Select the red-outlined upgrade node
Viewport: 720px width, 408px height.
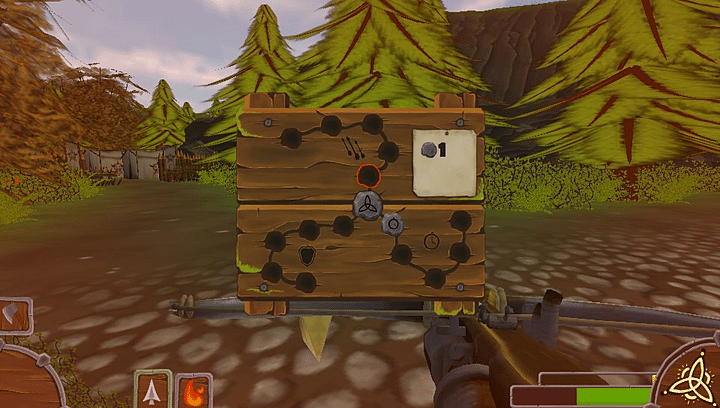tap(368, 176)
